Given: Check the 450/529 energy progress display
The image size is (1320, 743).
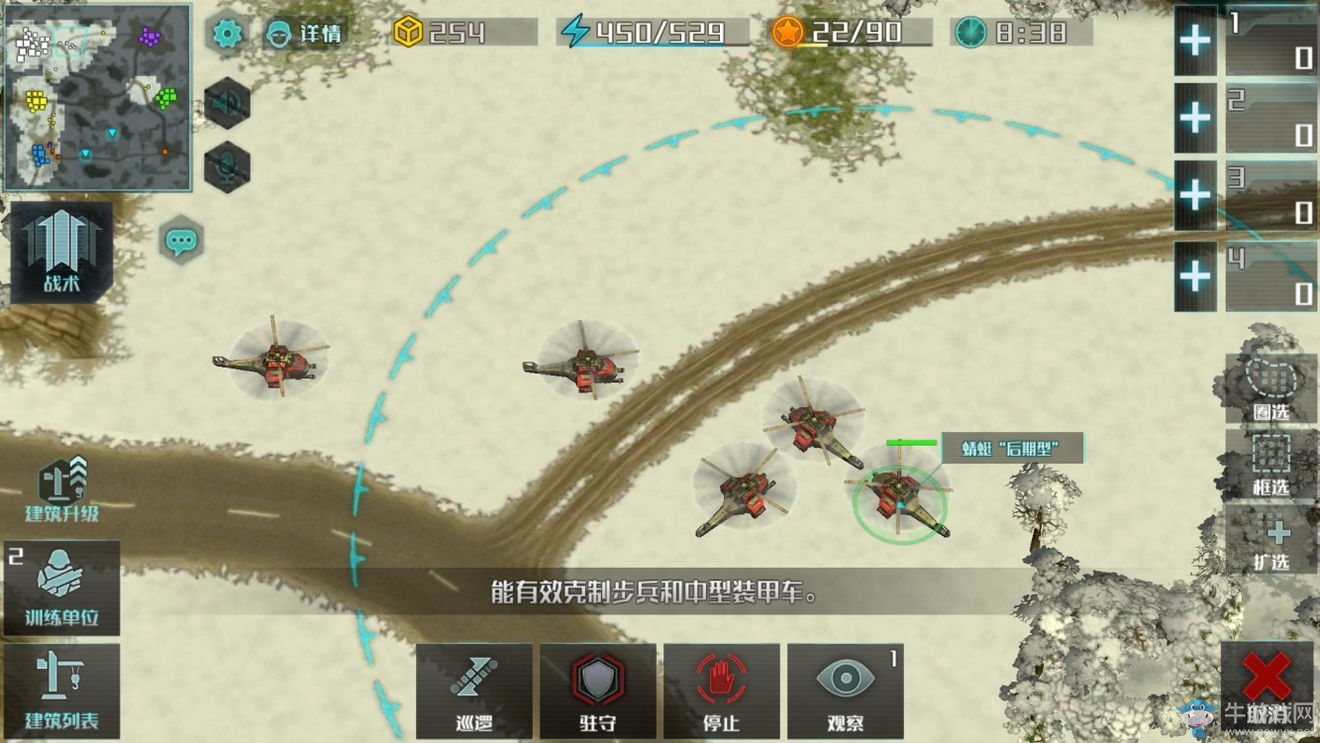Looking at the screenshot, I should point(650,31).
